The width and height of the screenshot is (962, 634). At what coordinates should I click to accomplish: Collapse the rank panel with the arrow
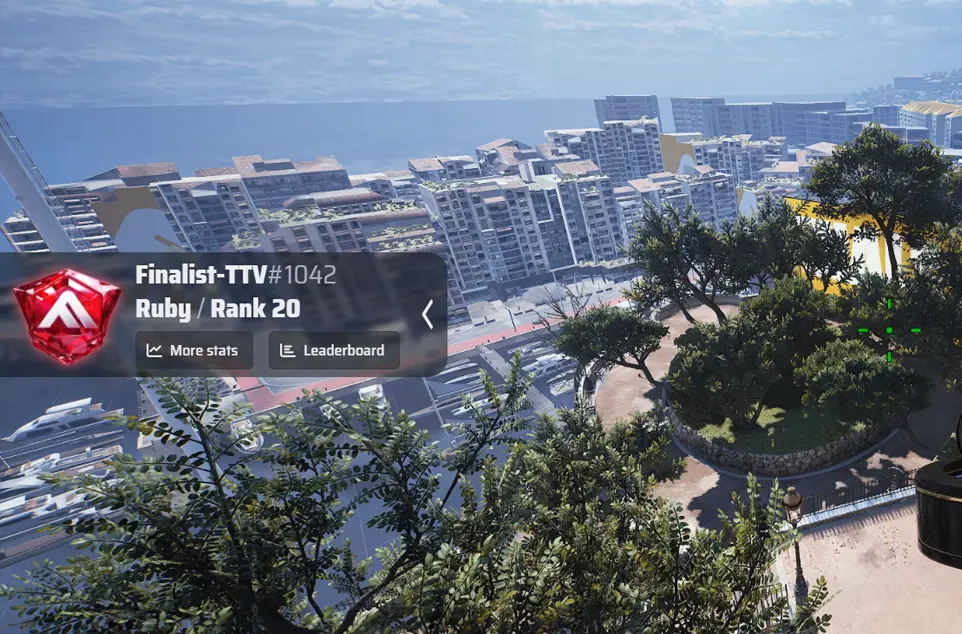pyautogui.click(x=427, y=315)
